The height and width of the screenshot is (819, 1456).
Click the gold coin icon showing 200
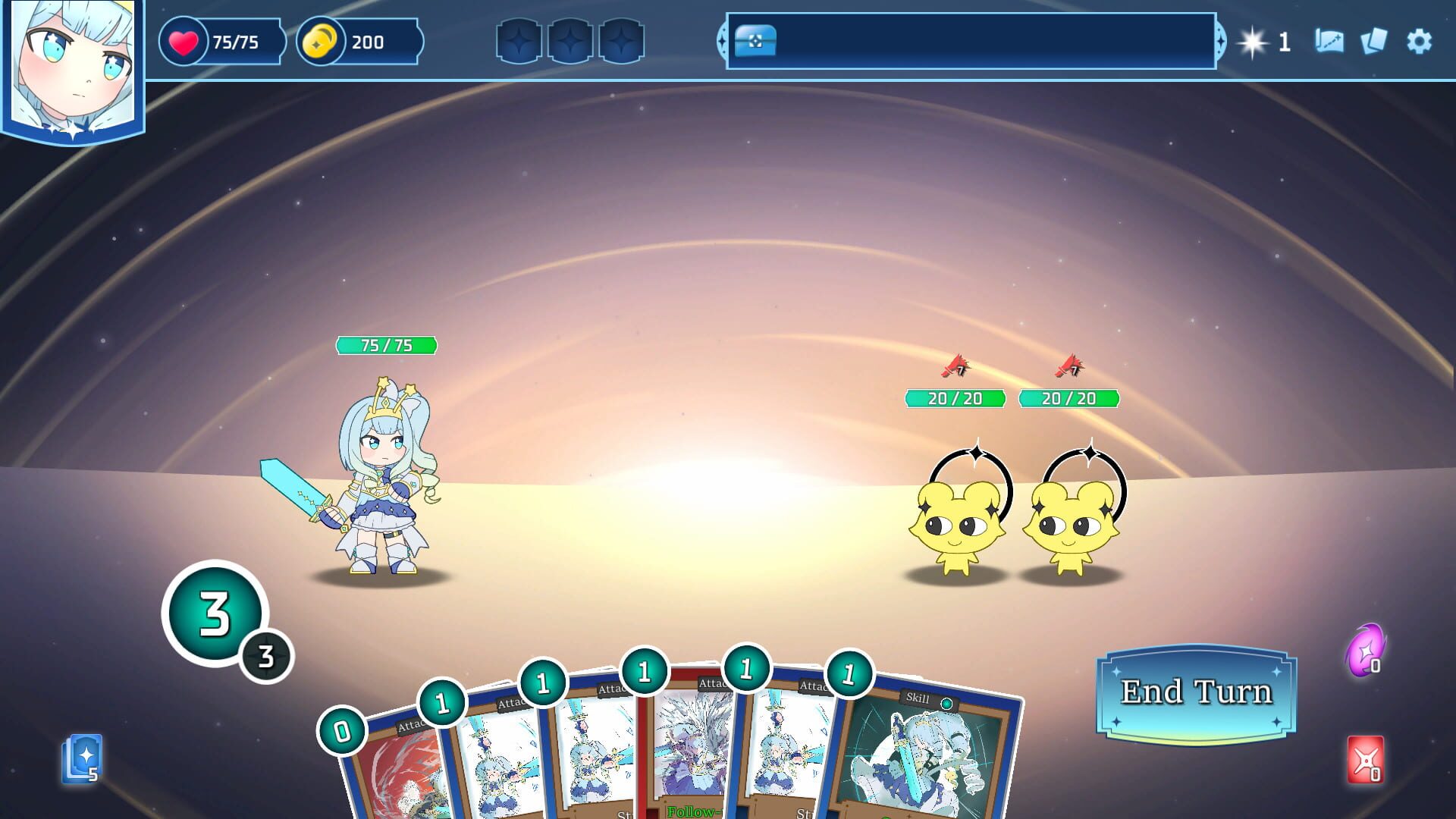(322, 42)
